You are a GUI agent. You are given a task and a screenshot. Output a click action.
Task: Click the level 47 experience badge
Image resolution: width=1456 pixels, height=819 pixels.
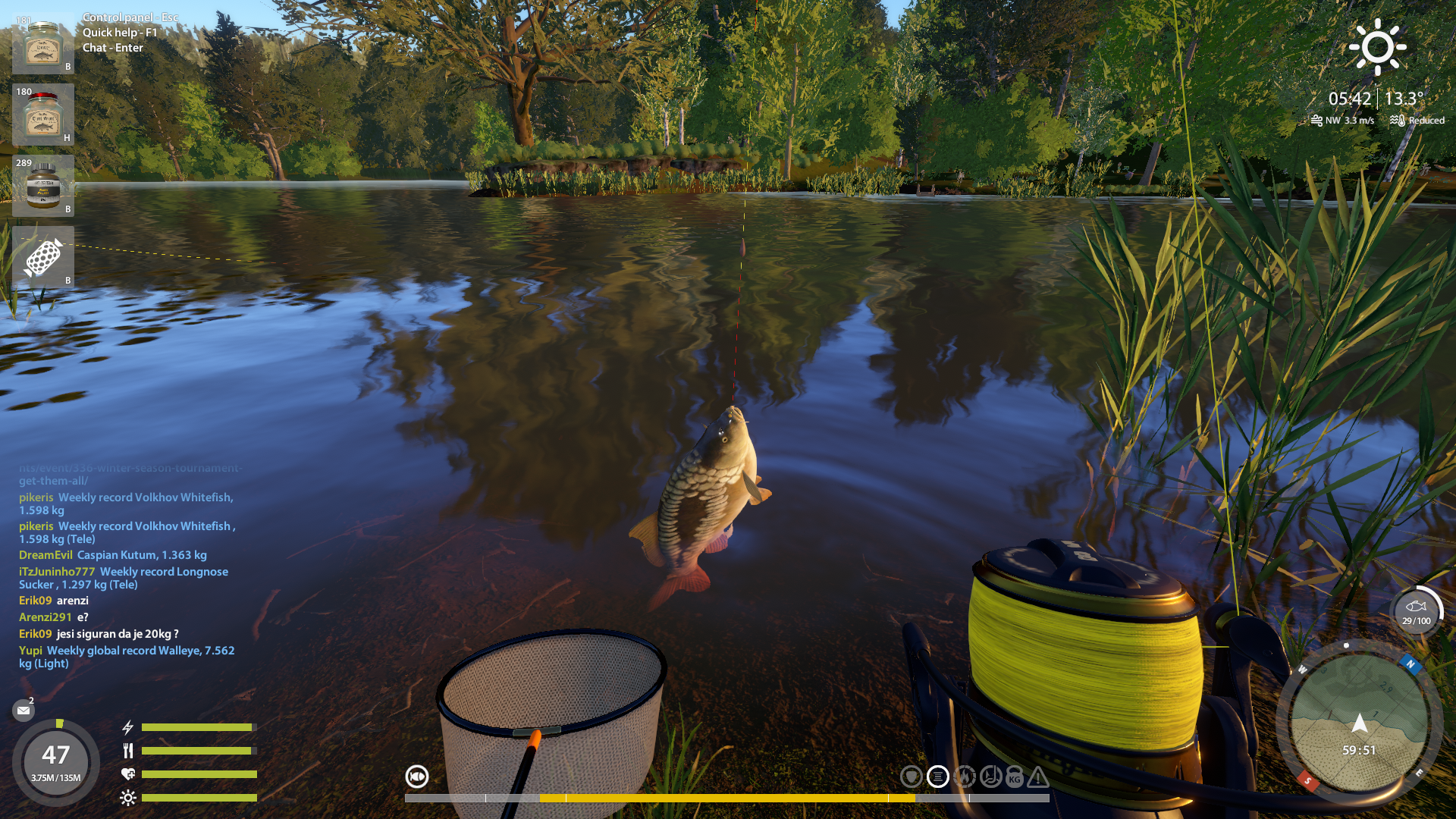pyautogui.click(x=56, y=761)
